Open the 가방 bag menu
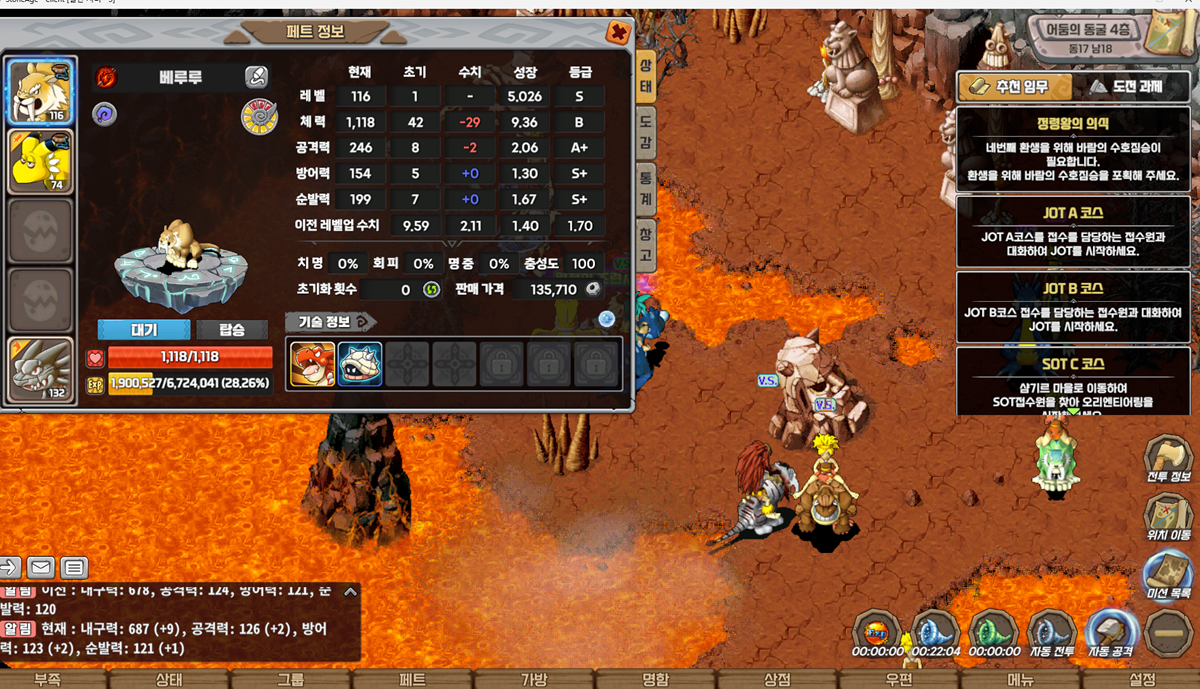Image resolution: width=1200 pixels, height=689 pixels. coord(534,679)
